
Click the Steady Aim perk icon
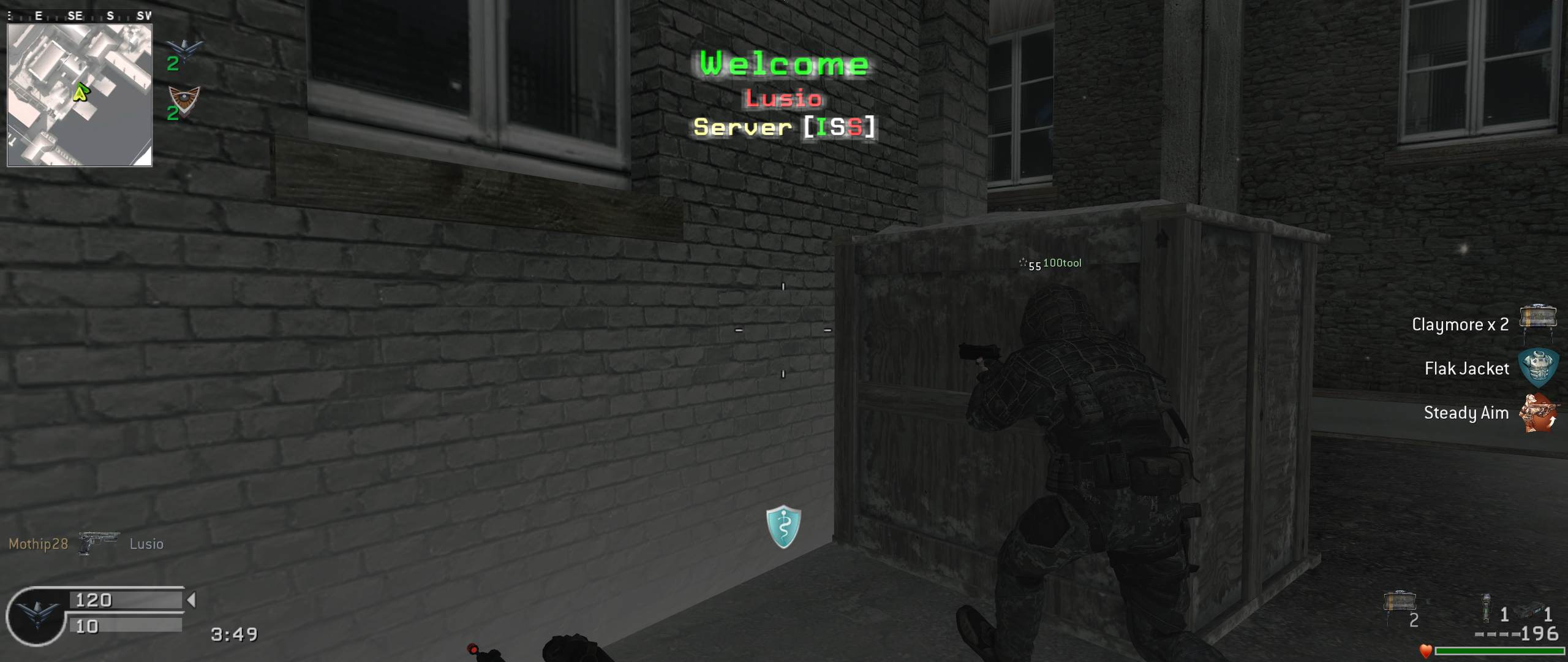[x=1538, y=413]
